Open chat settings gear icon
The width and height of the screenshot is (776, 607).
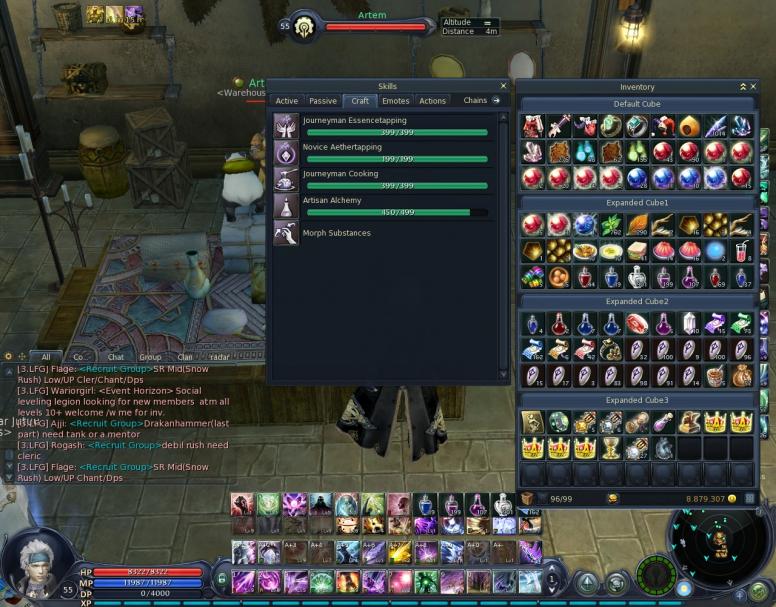click(x=9, y=356)
